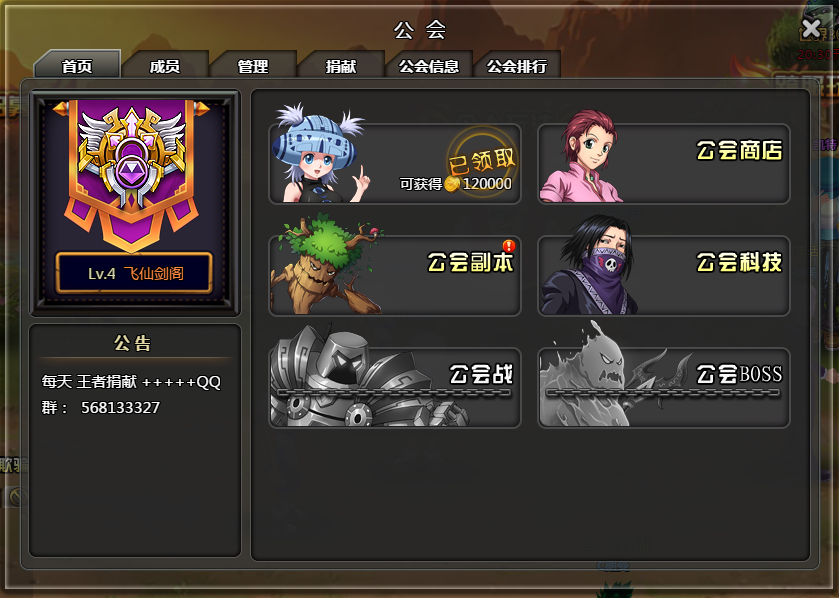Select the 管理 management tab
The height and width of the screenshot is (598, 839).
coord(253,66)
